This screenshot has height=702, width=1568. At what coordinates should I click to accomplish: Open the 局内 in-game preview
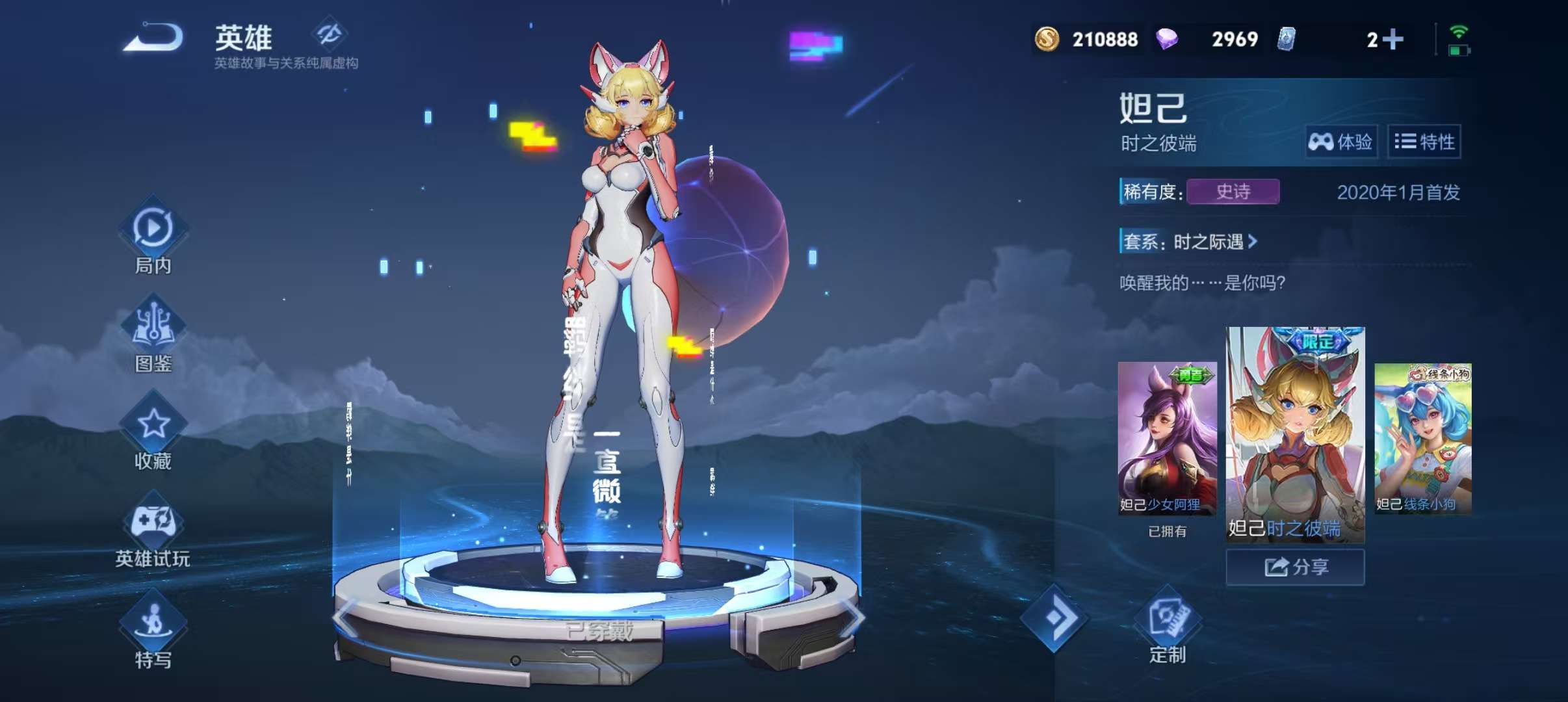coord(153,237)
